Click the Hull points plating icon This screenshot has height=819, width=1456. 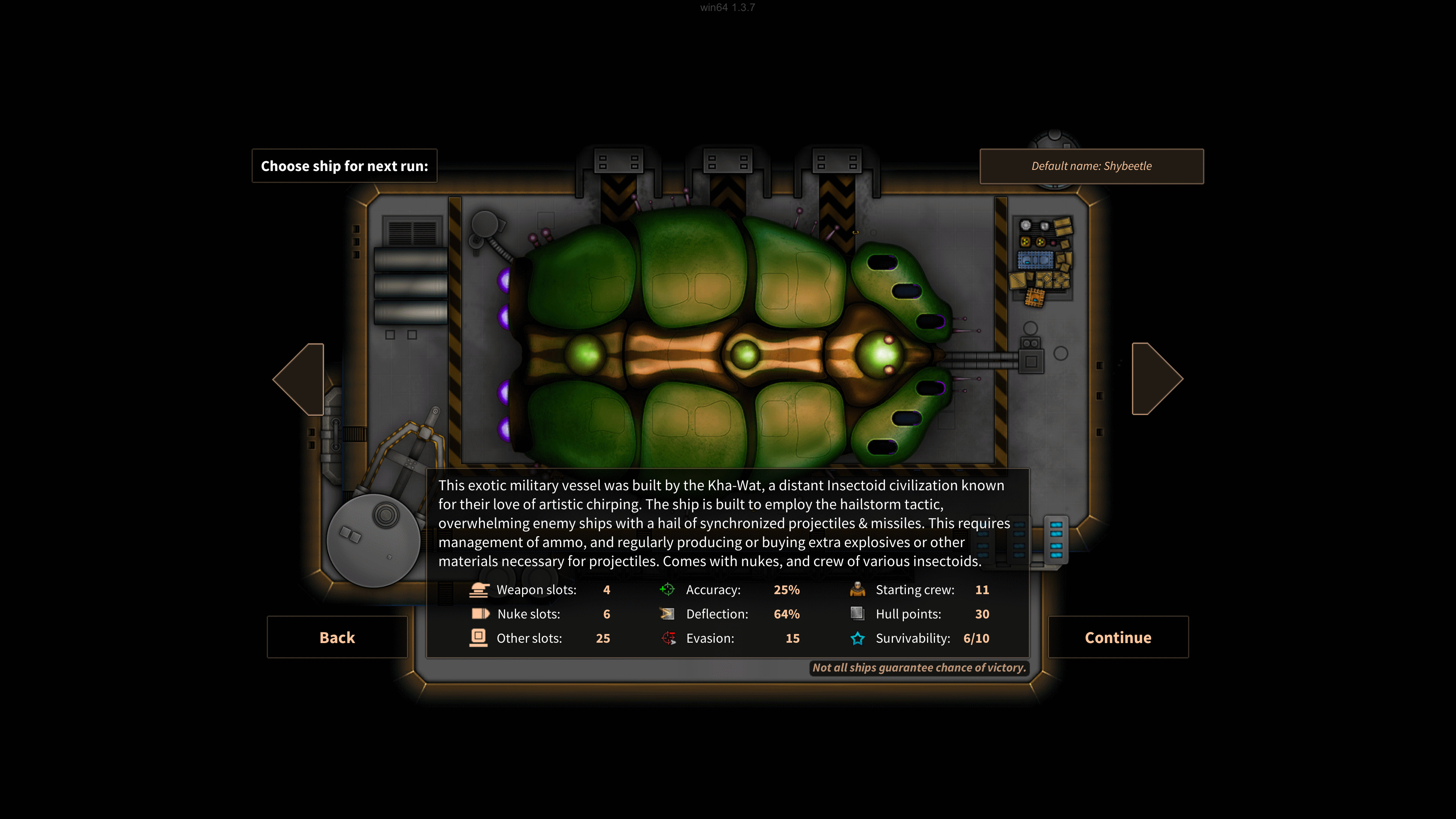click(857, 614)
